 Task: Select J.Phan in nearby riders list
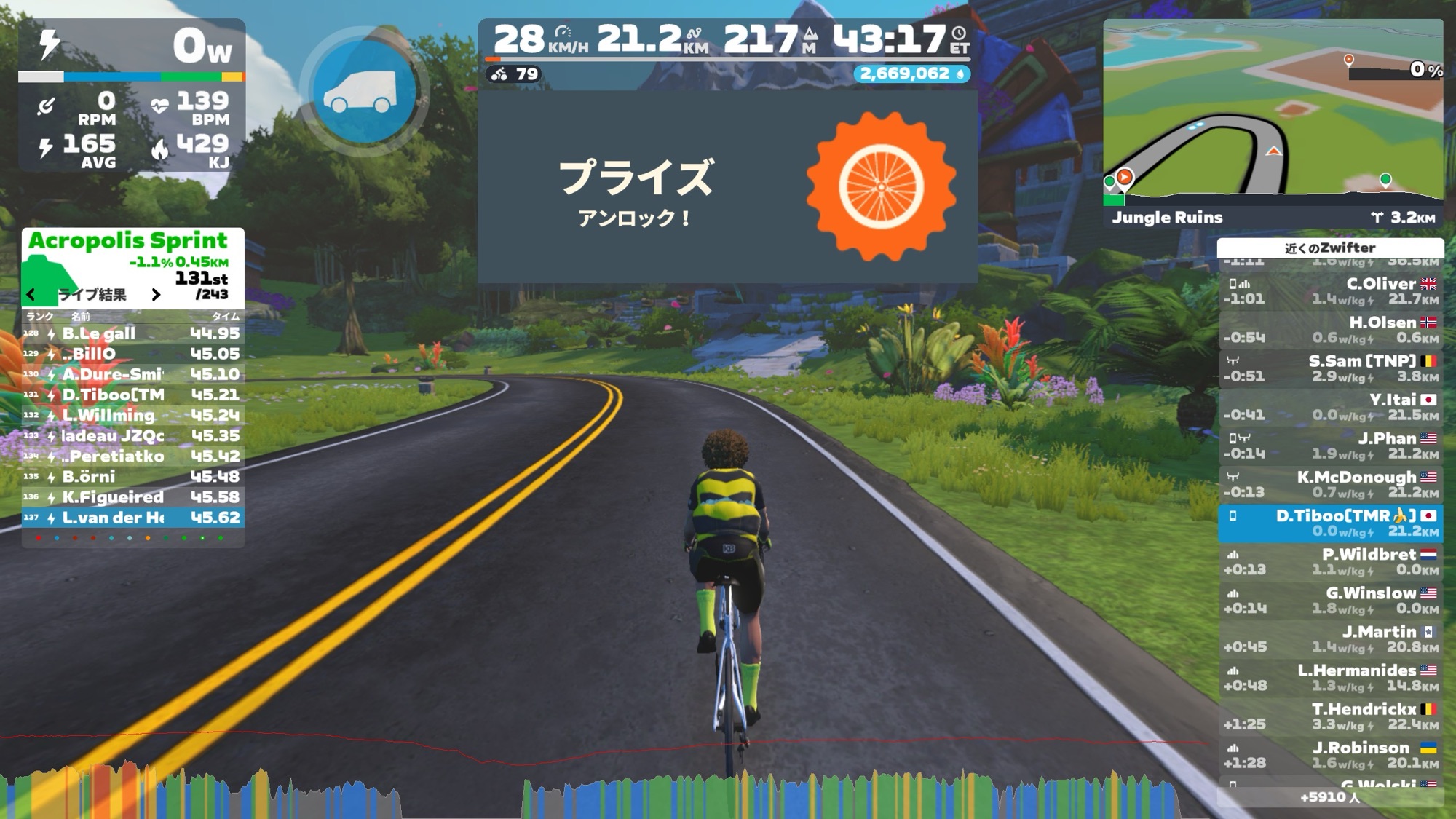1330,446
